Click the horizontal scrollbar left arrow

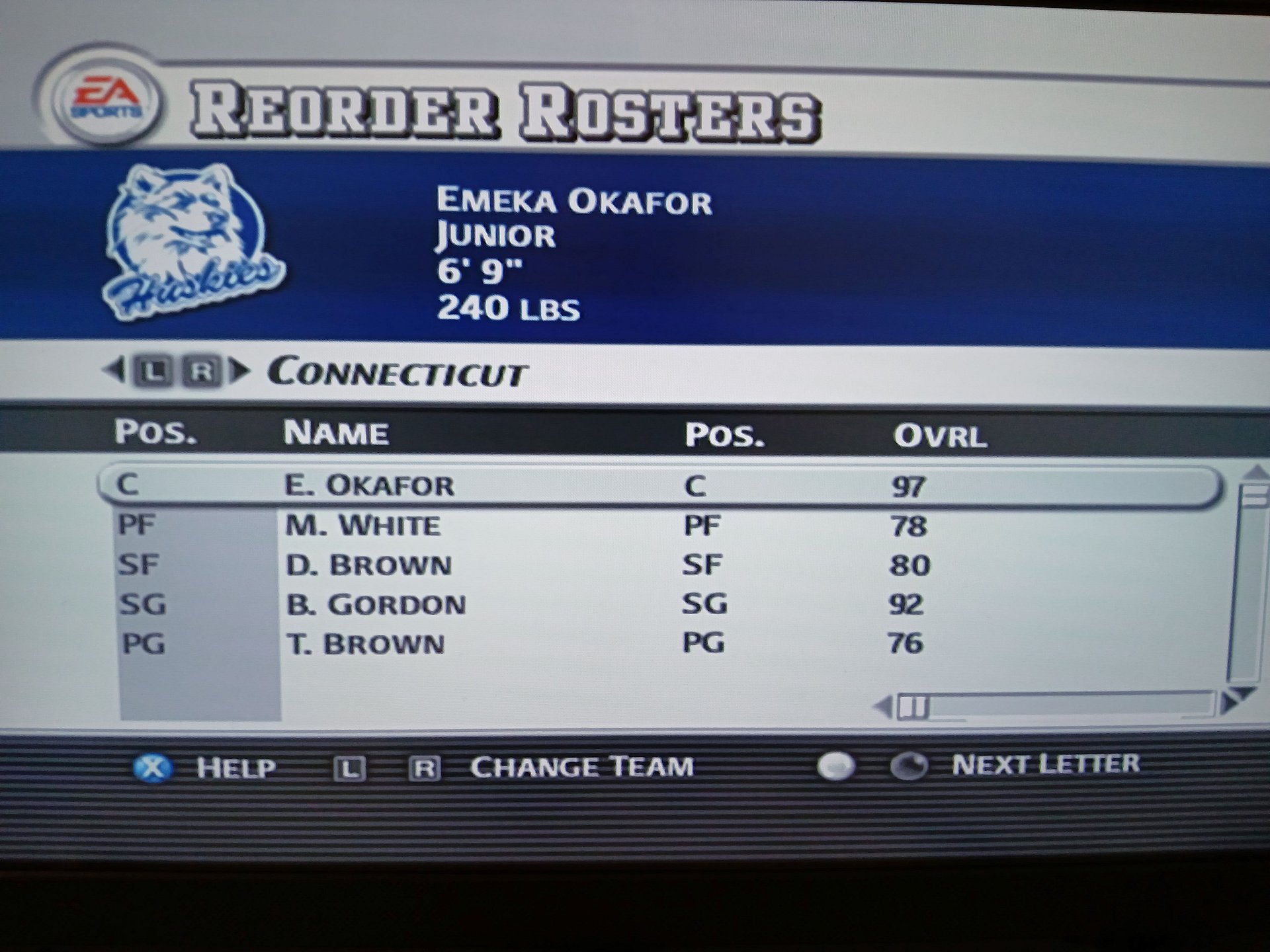(x=883, y=707)
